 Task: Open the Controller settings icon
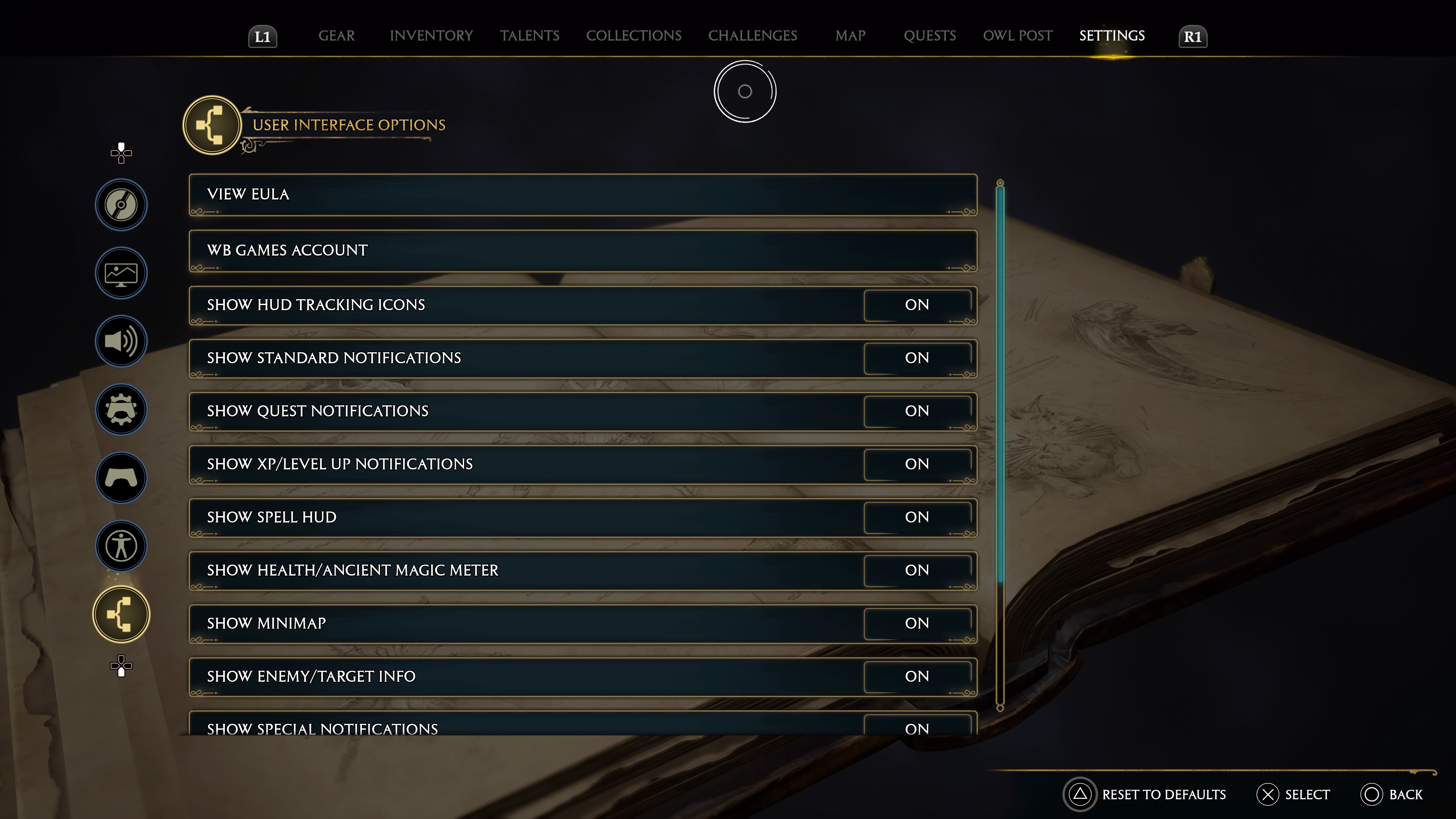click(x=121, y=478)
